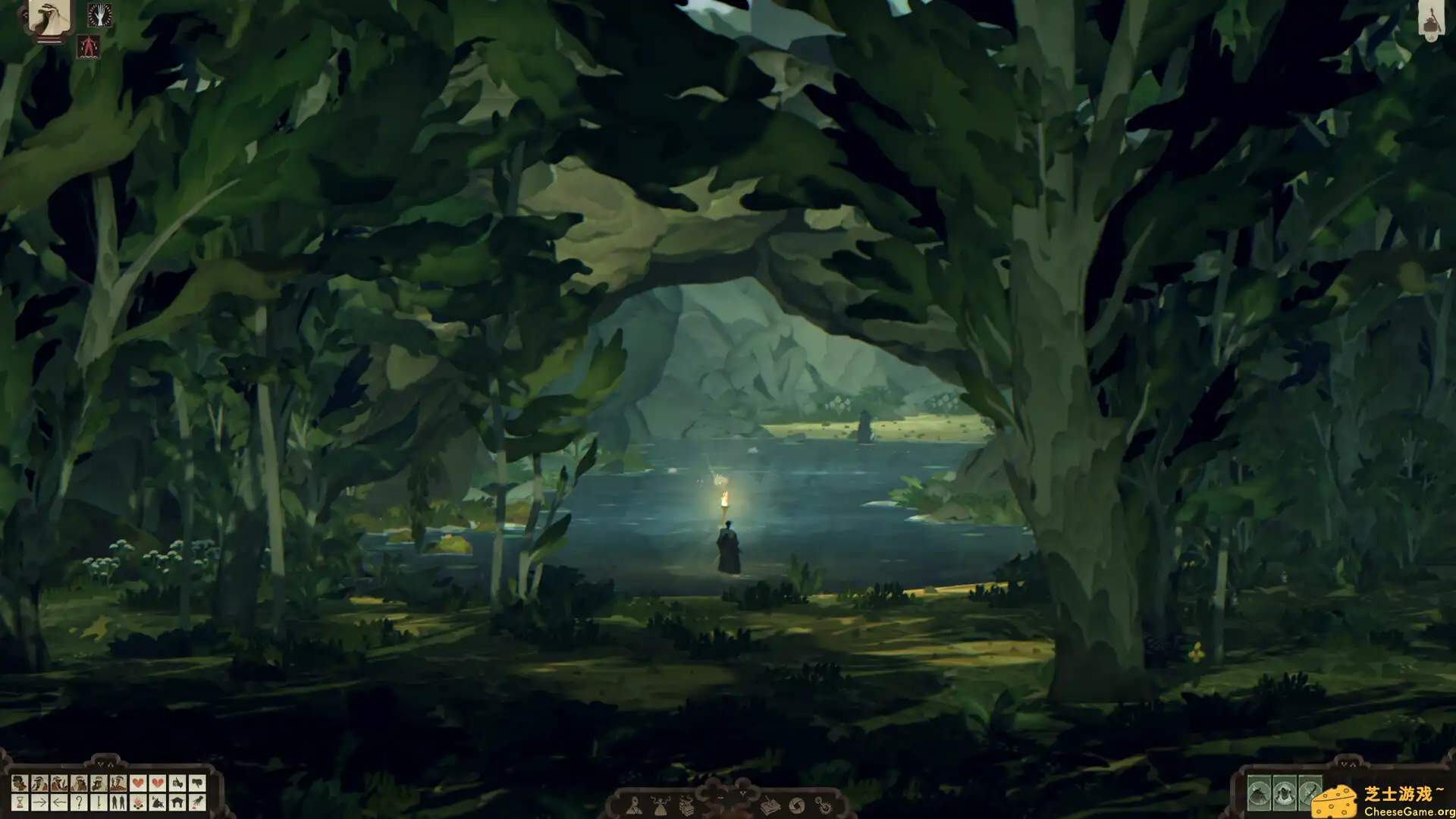The image size is (1456, 819).
Task: Click the red heart symbol card
Action: [x=137, y=783]
